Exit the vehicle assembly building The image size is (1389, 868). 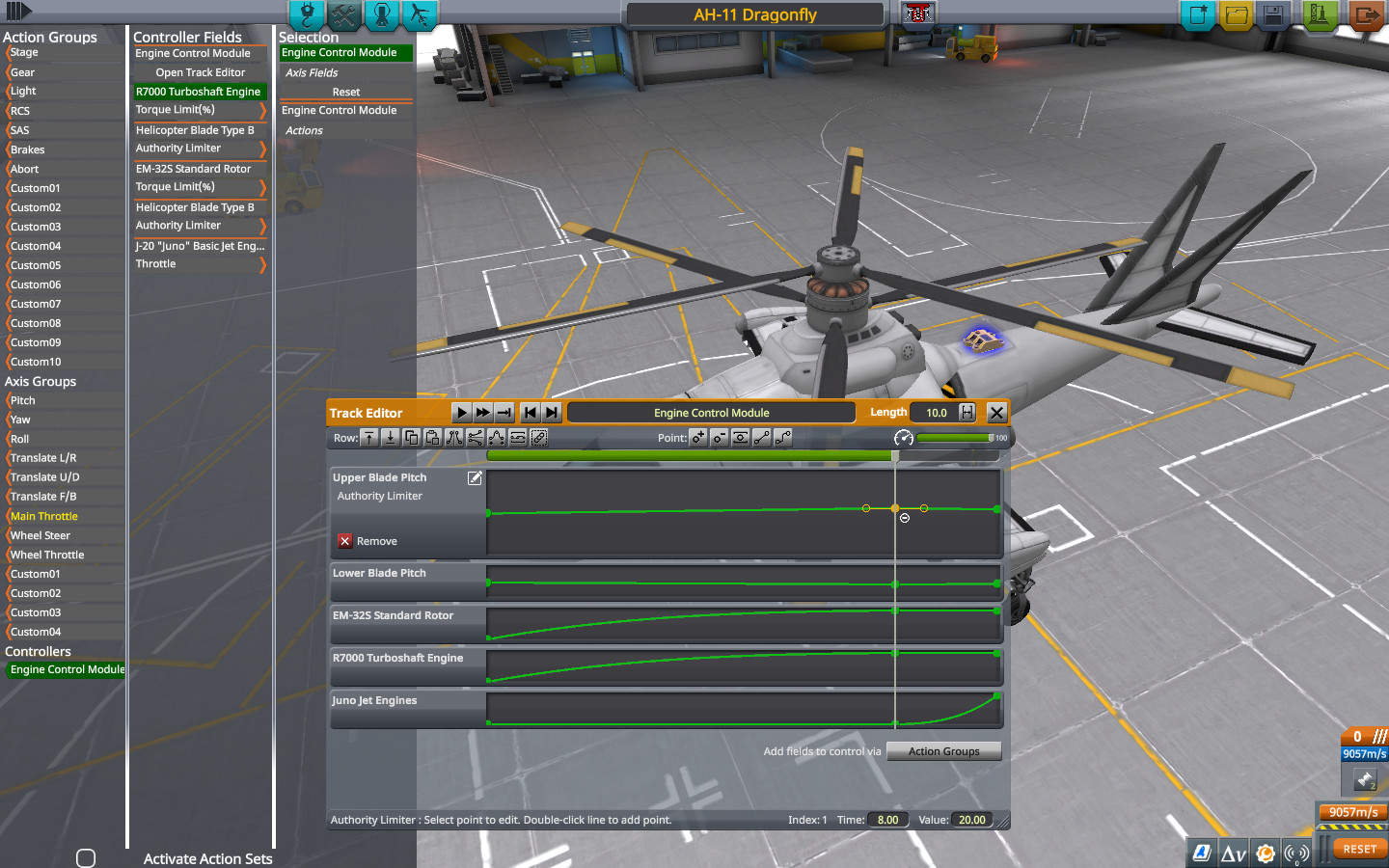(1367, 15)
